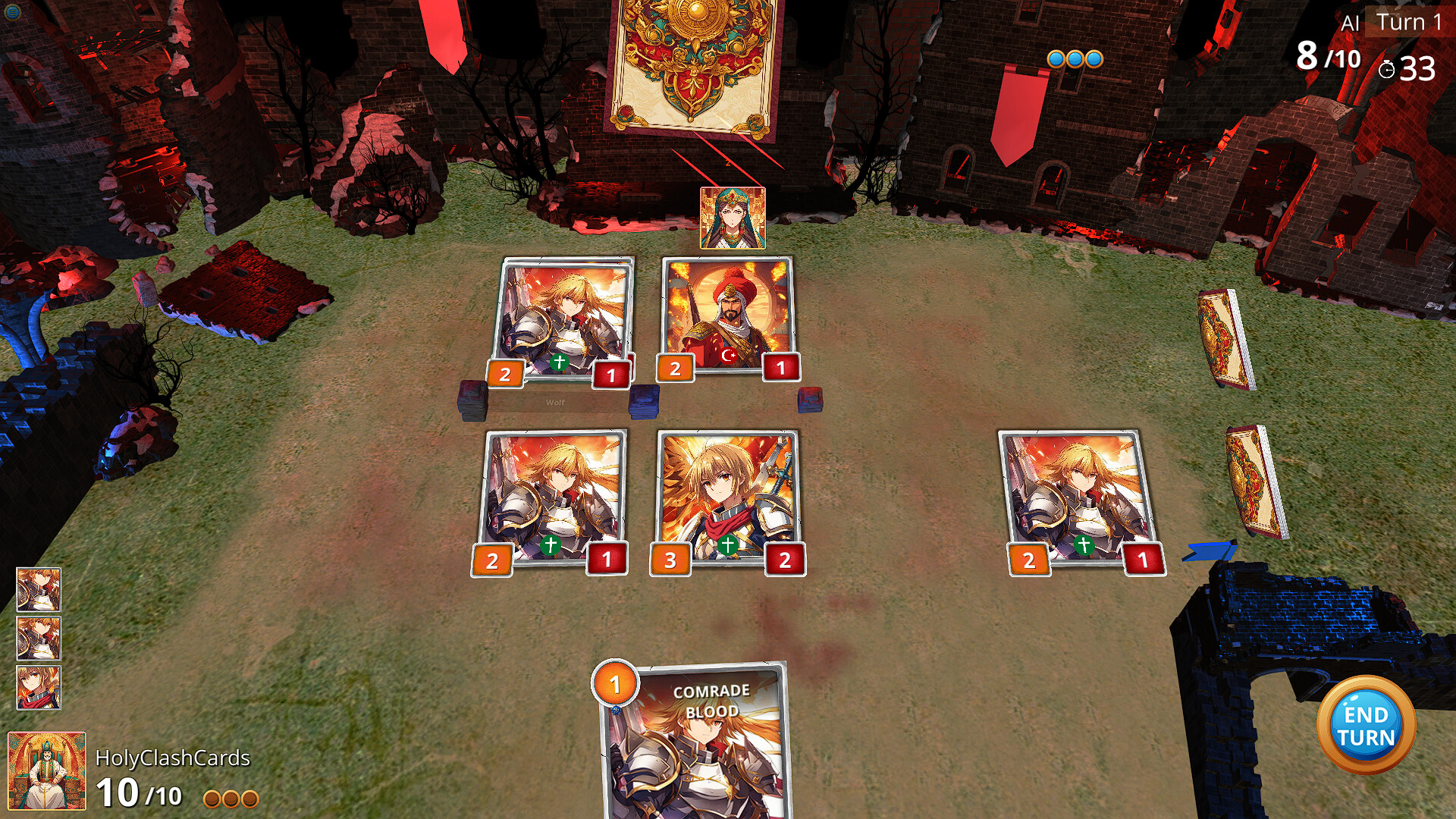Click the standing enemy card back on the right edge
This screenshot has height=819, width=1456.
(x=1222, y=337)
